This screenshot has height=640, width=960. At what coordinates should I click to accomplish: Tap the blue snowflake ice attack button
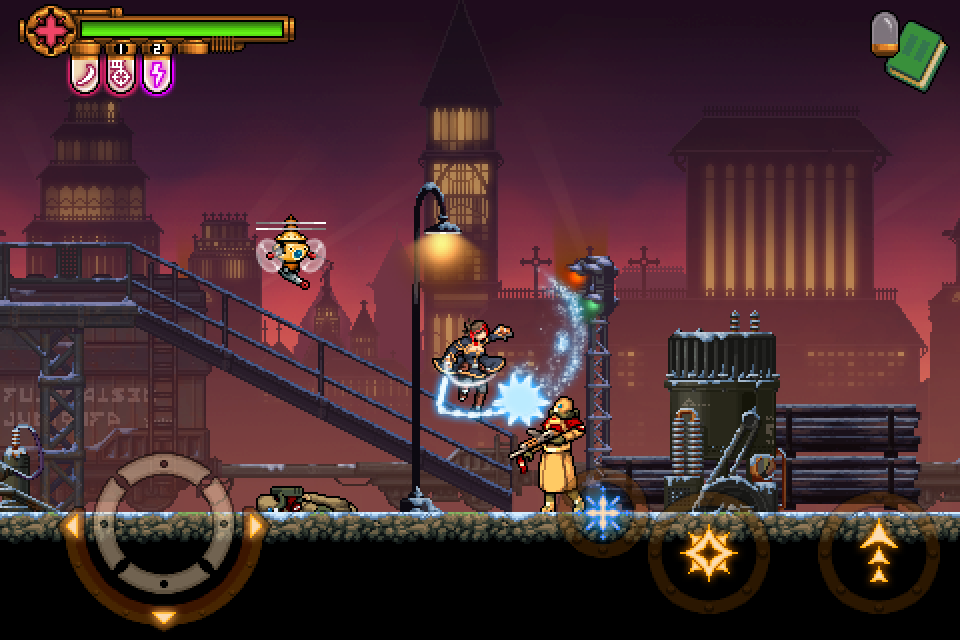point(603,511)
